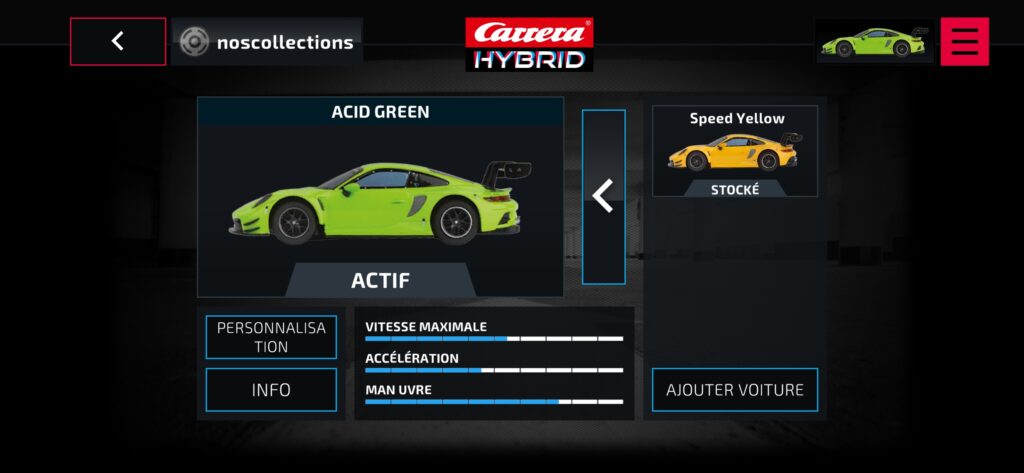This screenshot has height=473, width=1024.
Task: Open the red hamburger menu
Action: pos(964,42)
